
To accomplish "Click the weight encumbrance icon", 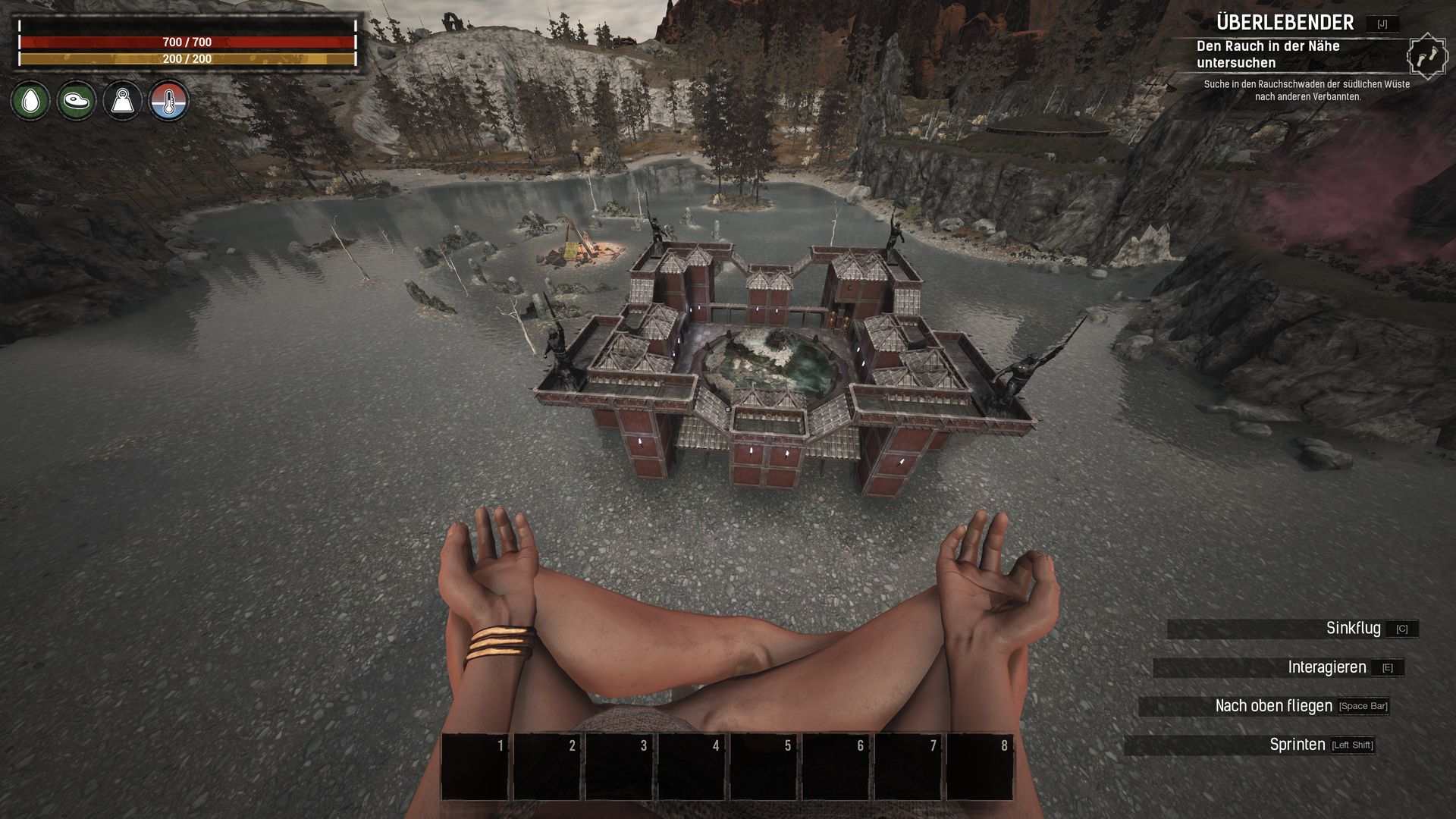I will pyautogui.click(x=122, y=101).
